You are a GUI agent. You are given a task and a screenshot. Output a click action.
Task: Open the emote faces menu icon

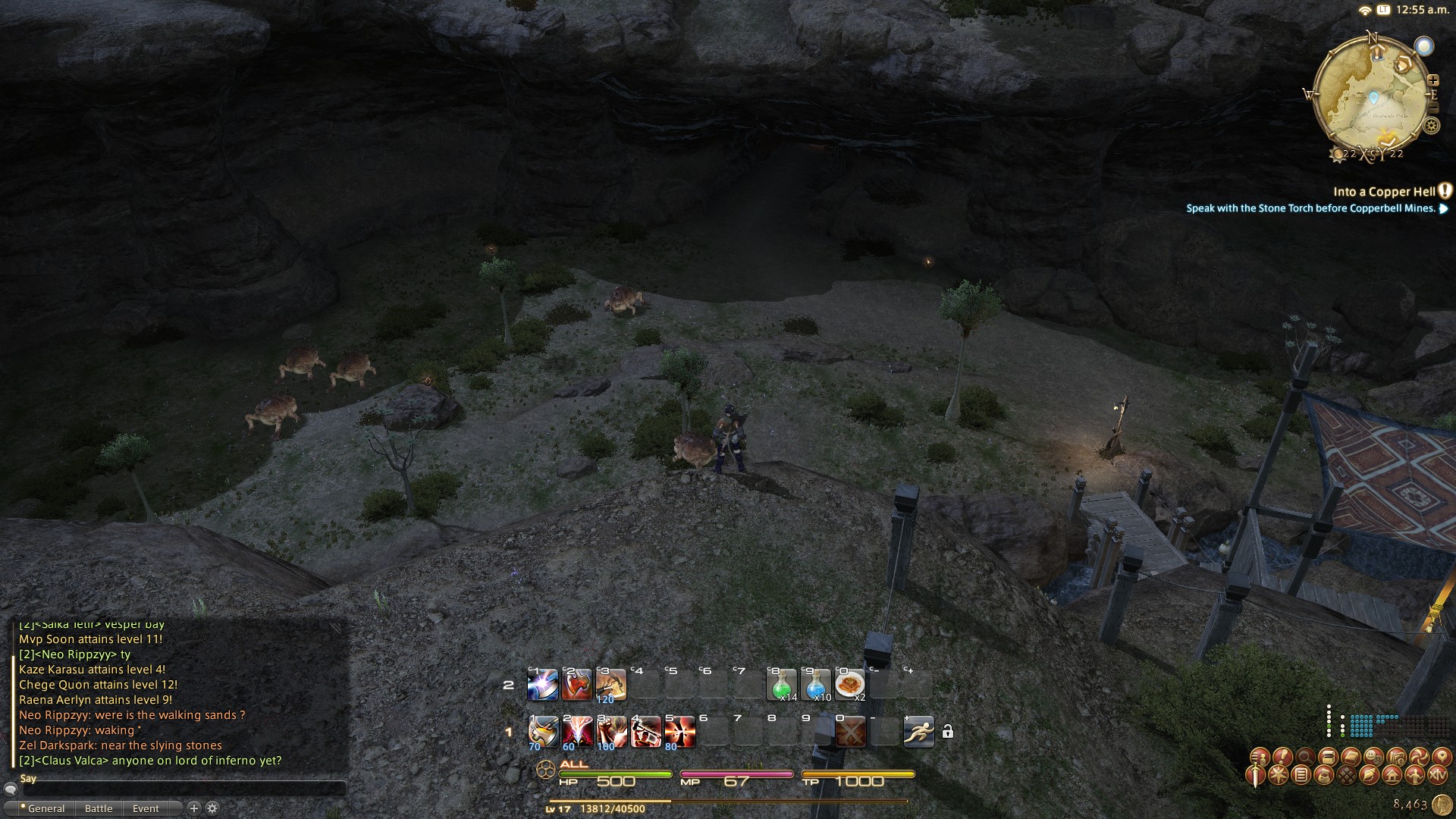(x=1373, y=757)
